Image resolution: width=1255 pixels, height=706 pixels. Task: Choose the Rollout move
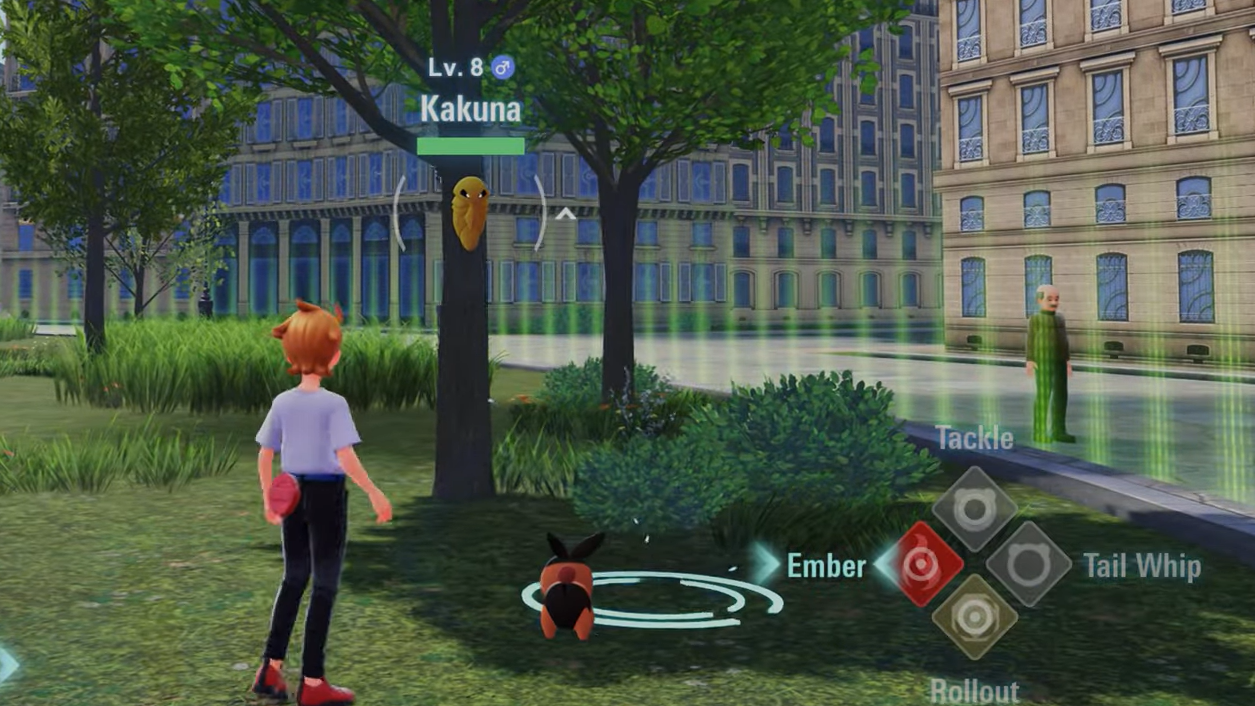974,620
